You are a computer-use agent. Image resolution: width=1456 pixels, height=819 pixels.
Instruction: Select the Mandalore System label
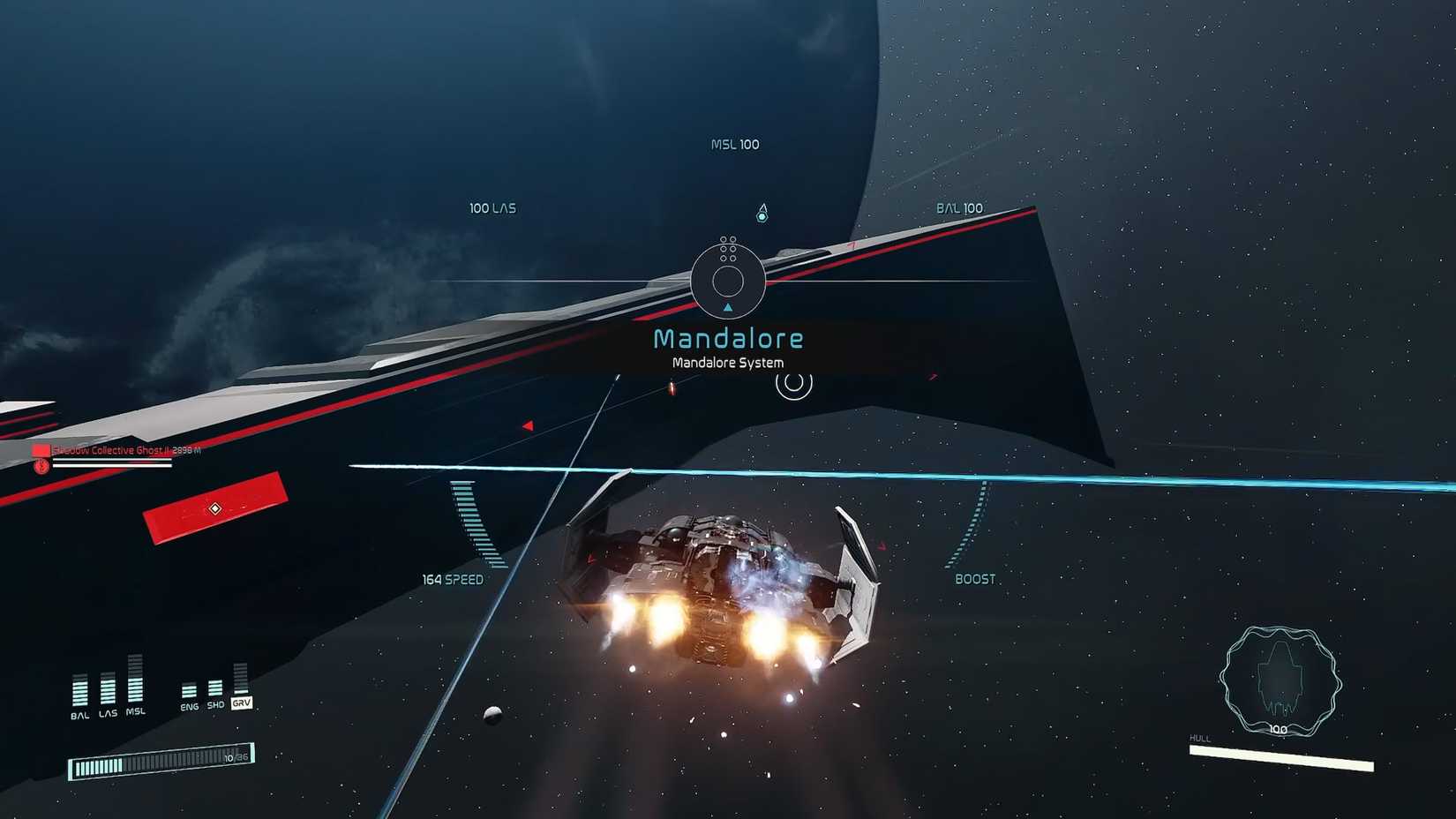coord(728,362)
